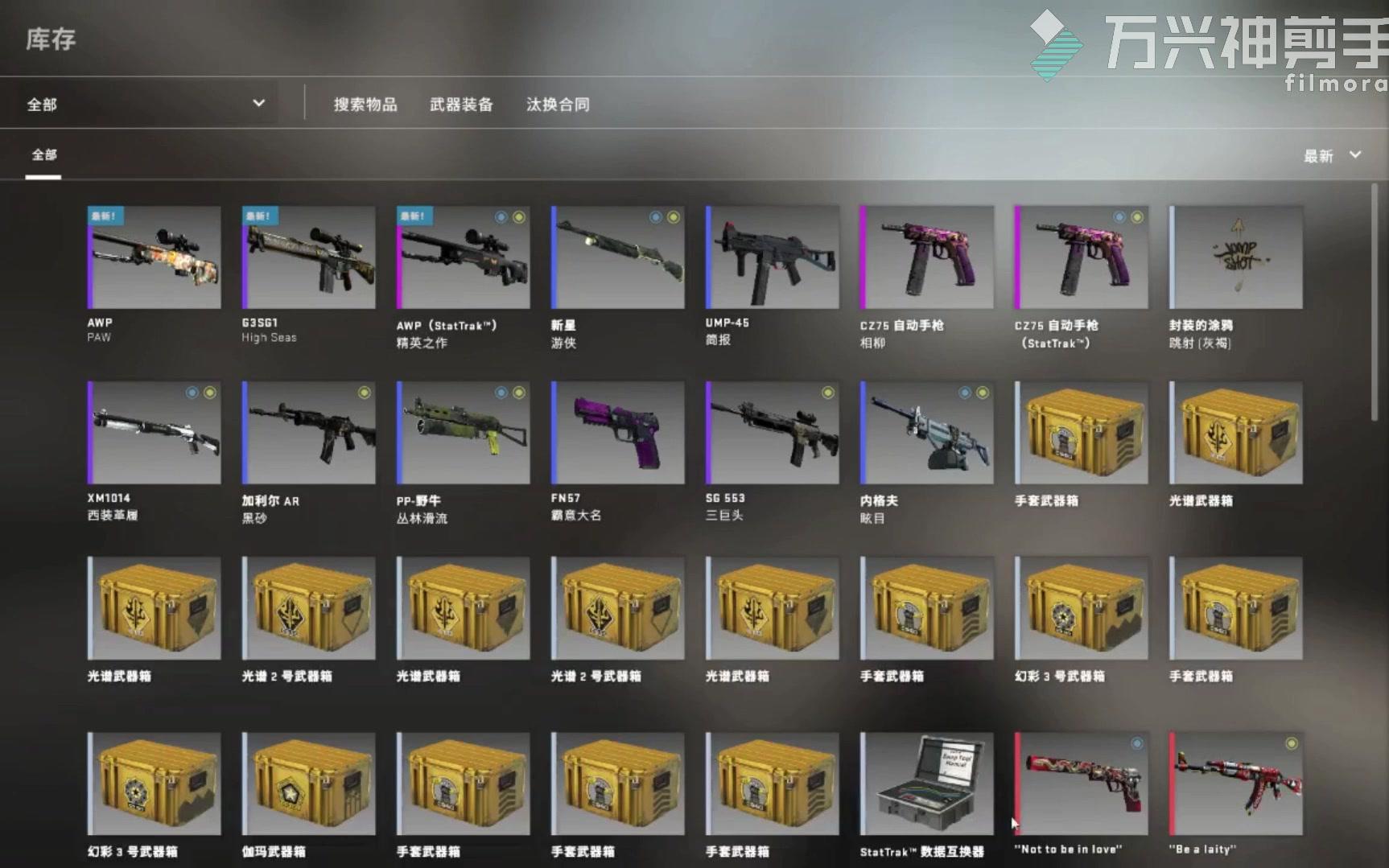Open the 汰换合同 menu option
The image size is (1389, 868).
(558, 104)
